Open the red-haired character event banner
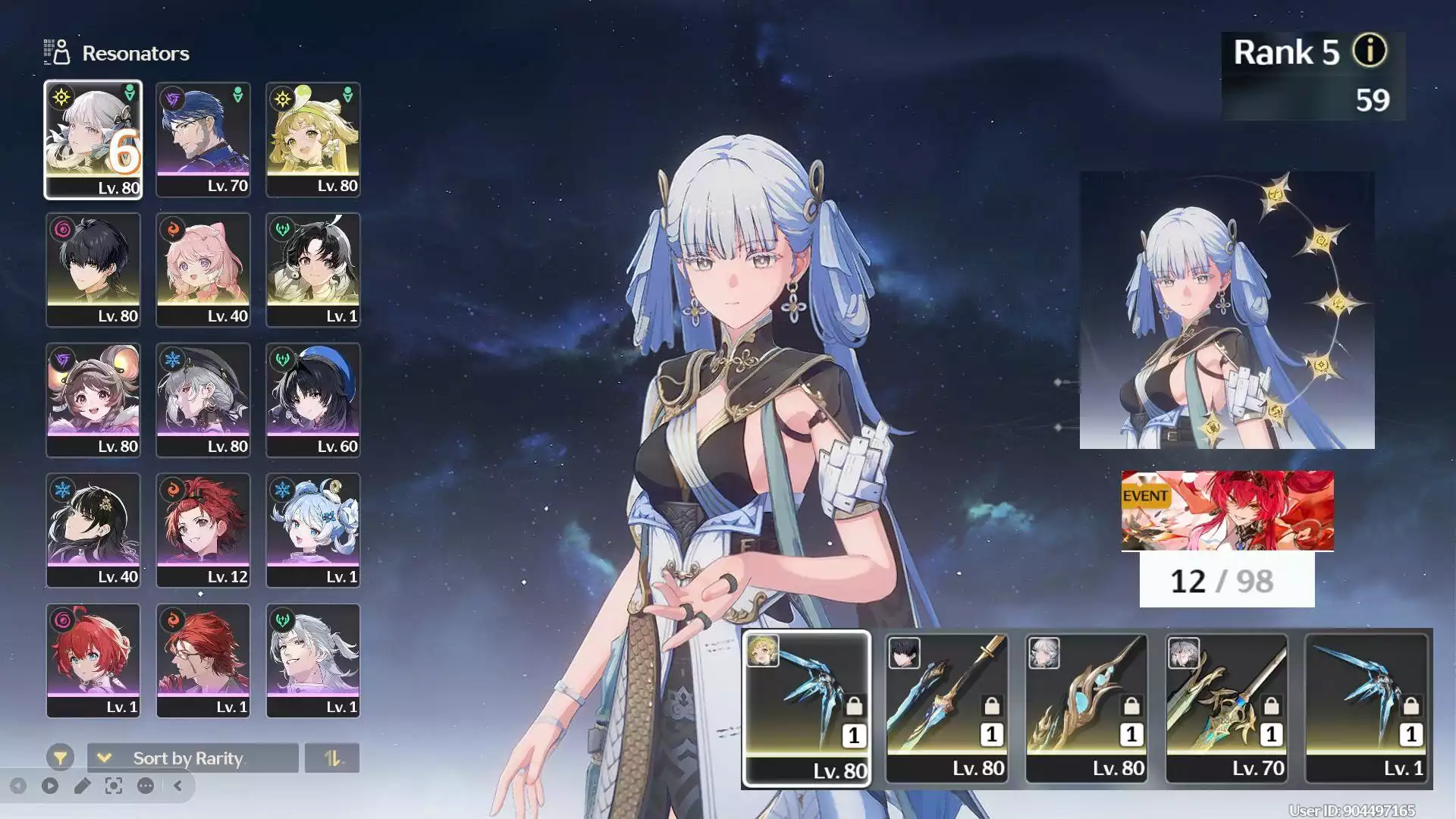 click(1227, 510)
